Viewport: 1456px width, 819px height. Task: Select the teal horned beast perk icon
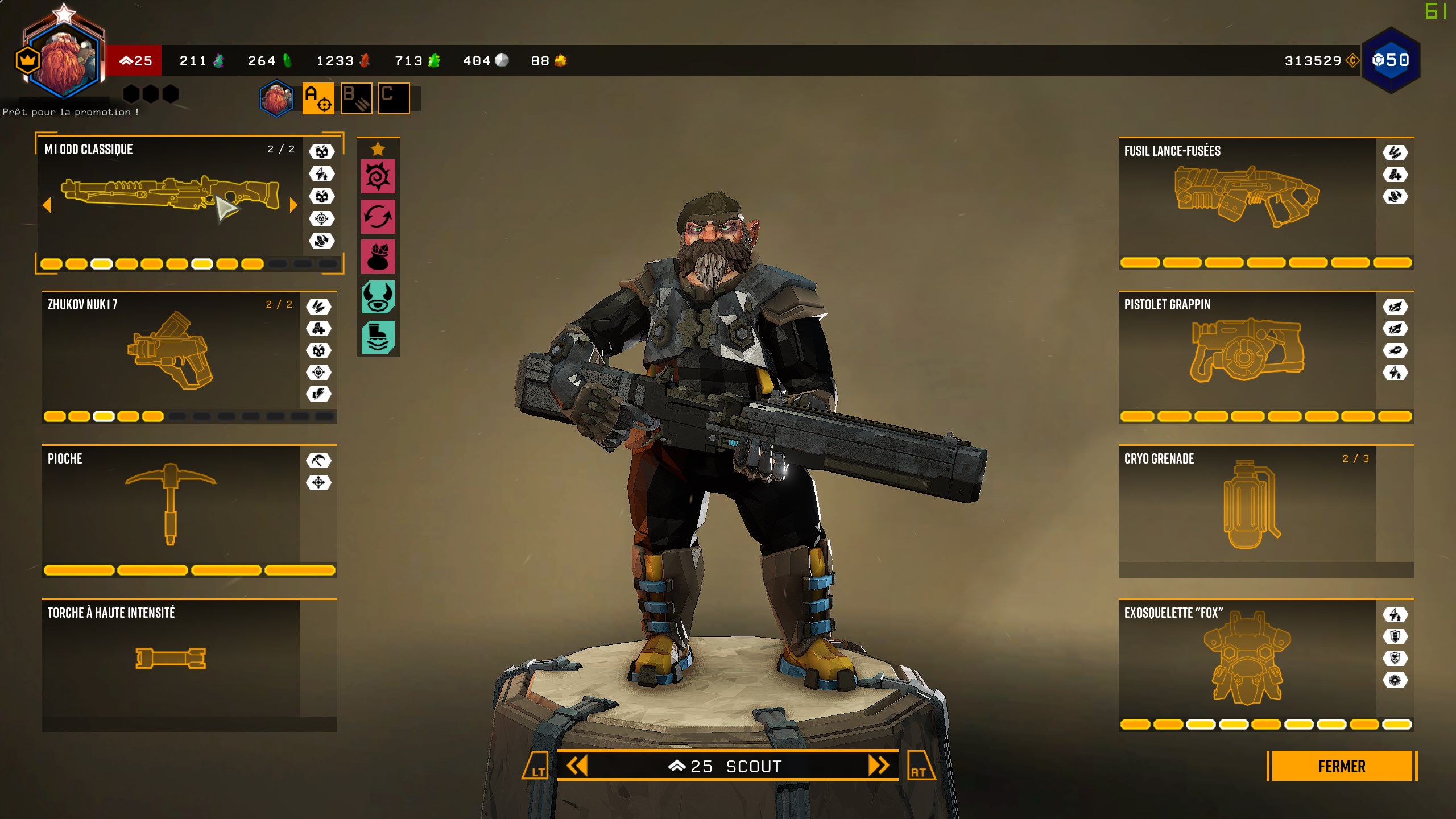pyautogui.click(x=378, y=297)
